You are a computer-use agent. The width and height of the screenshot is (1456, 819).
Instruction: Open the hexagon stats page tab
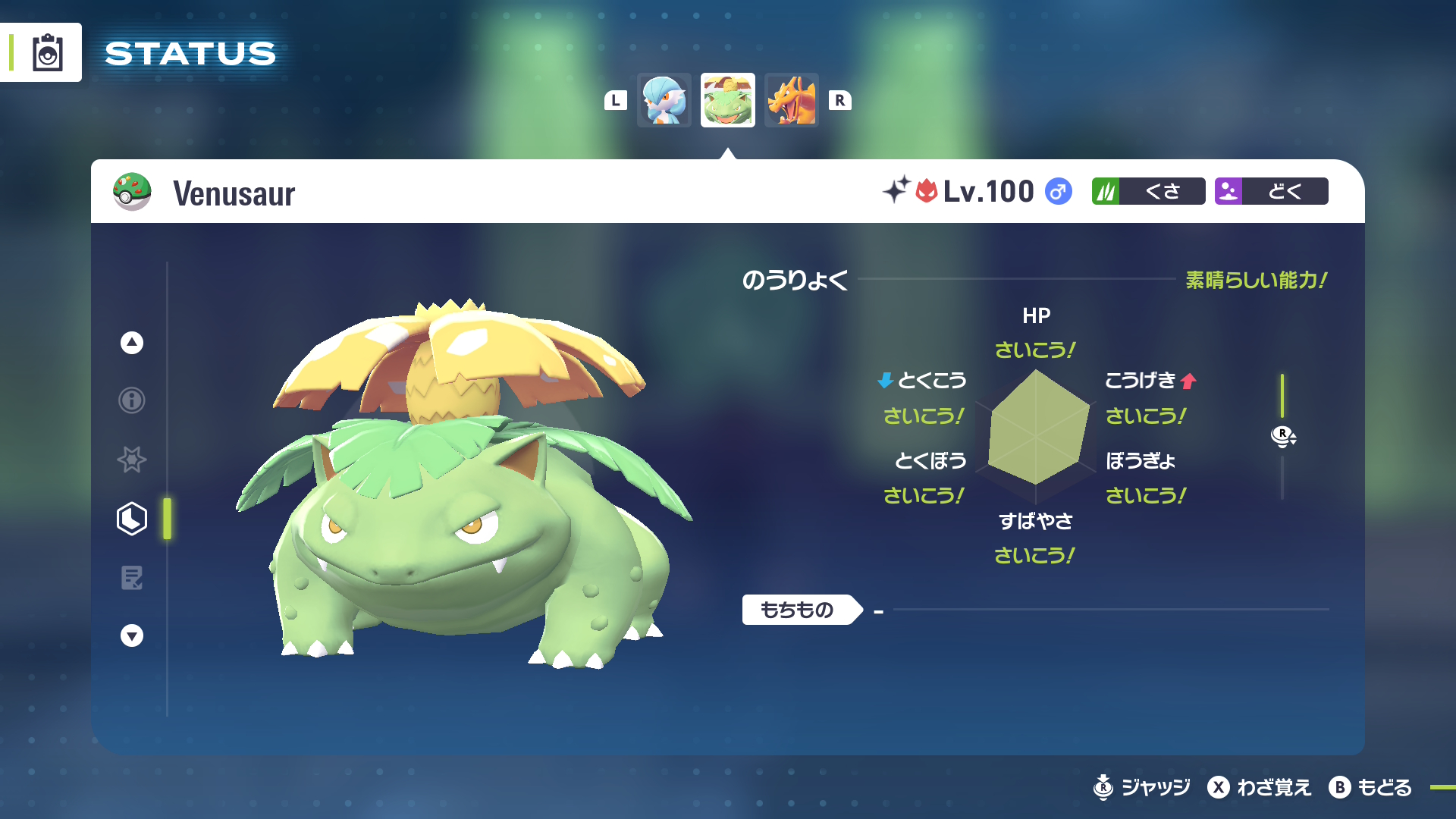coord(132,519)
